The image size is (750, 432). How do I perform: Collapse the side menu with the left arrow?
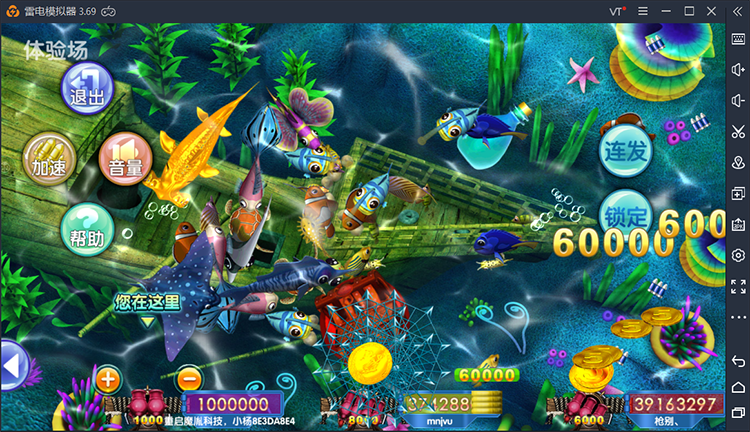pyautogui.click(x=13, y=367)
